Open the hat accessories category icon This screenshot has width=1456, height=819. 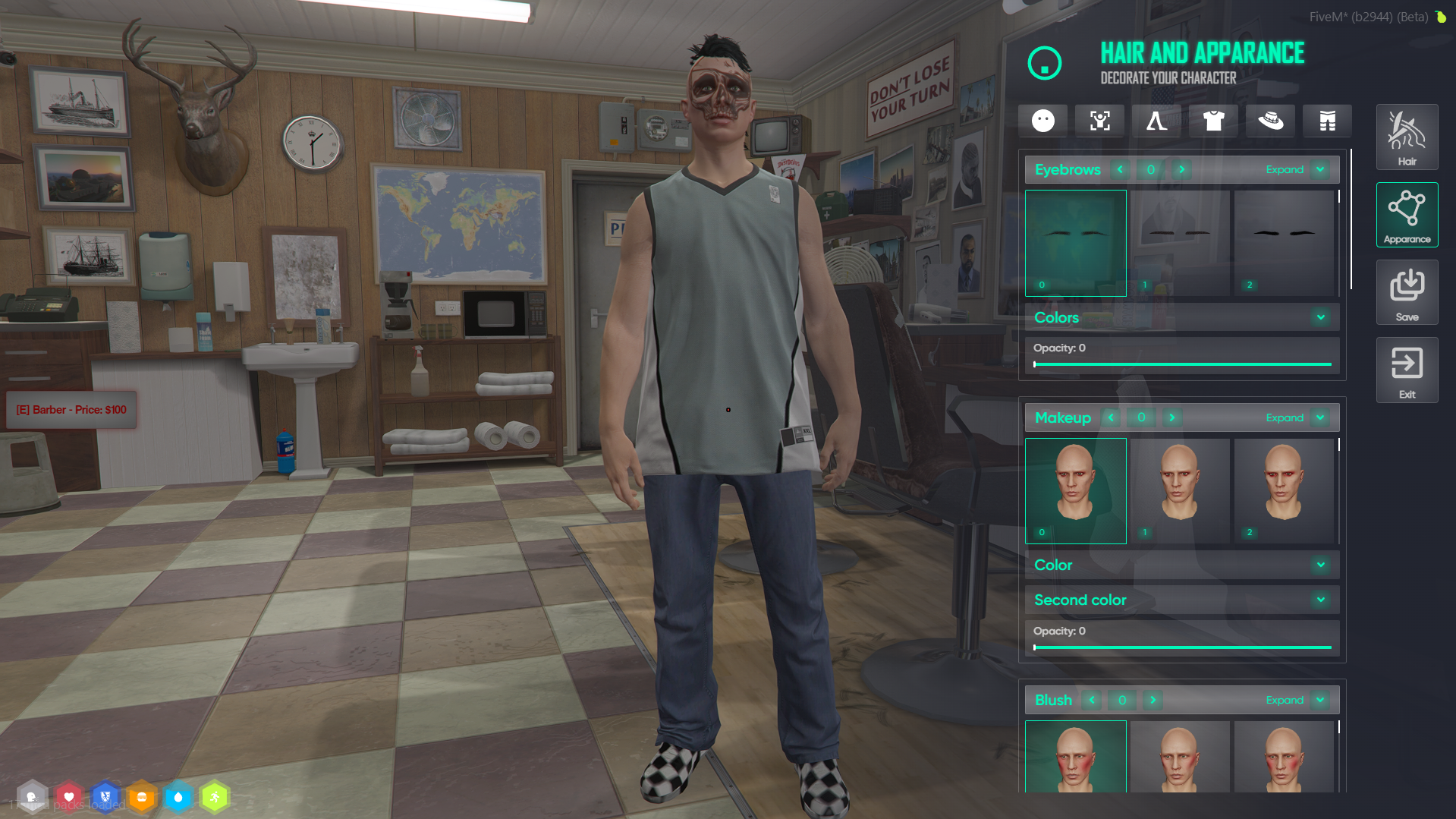click(1270, 121)
